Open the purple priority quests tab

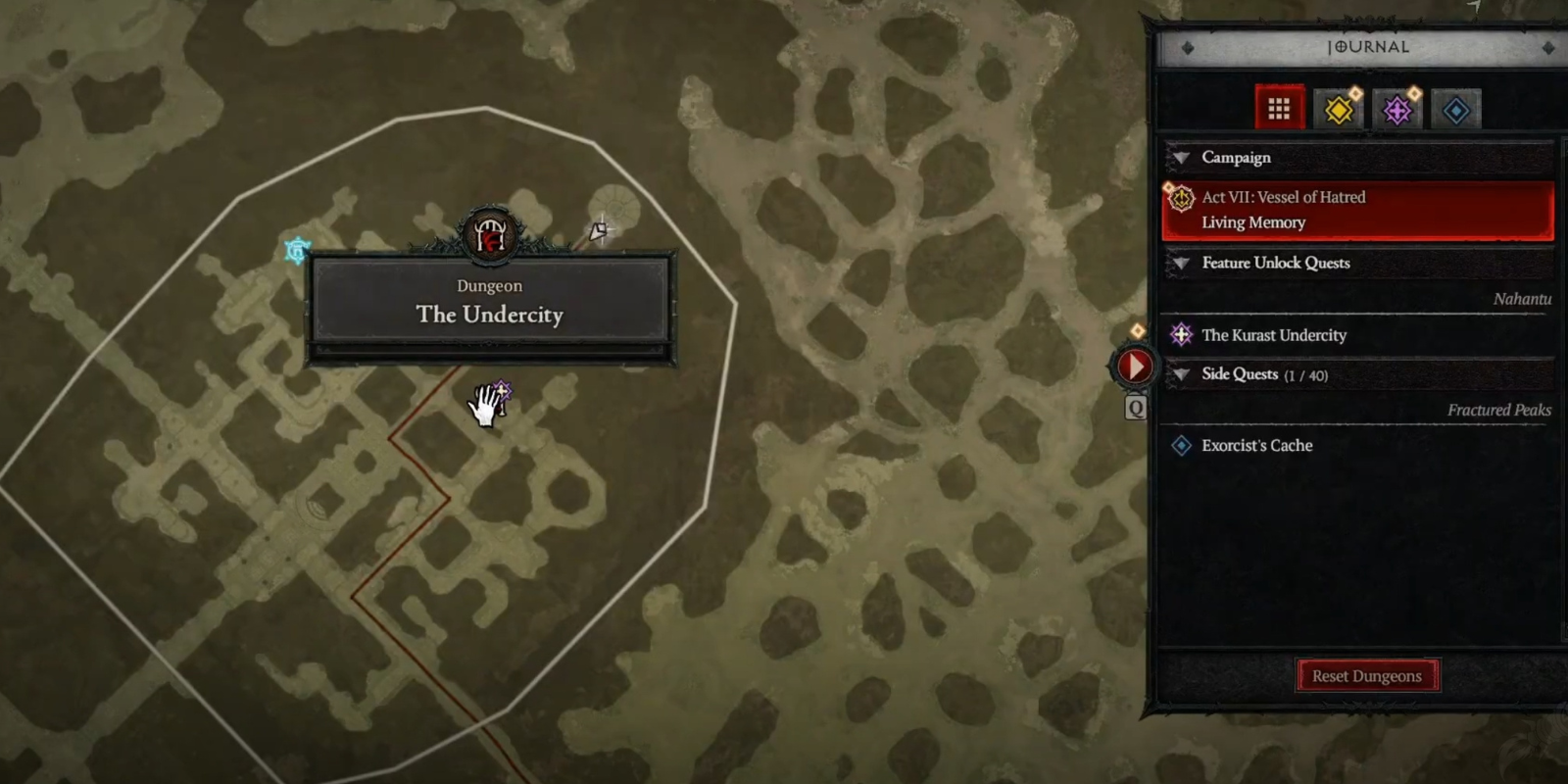point(1397,110)
